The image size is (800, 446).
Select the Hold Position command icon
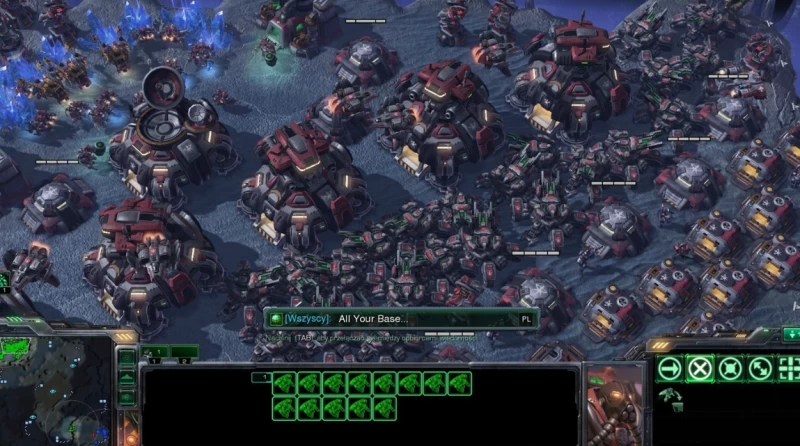tap(730, 368)
